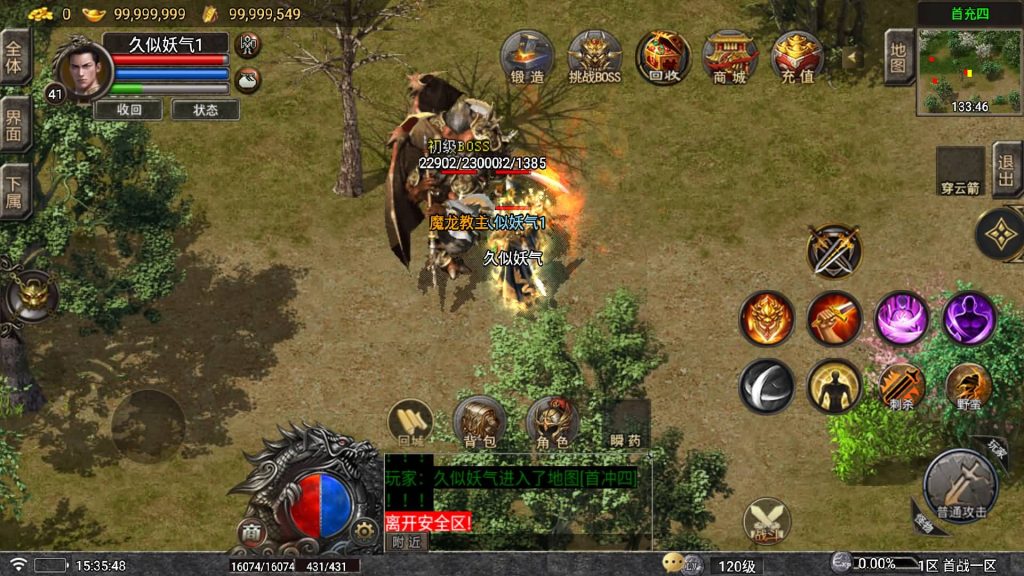1024x576 pixels.
Task: Use the 穿云箭 item slot
Action: pyautogui.click(x=960, y=170)
